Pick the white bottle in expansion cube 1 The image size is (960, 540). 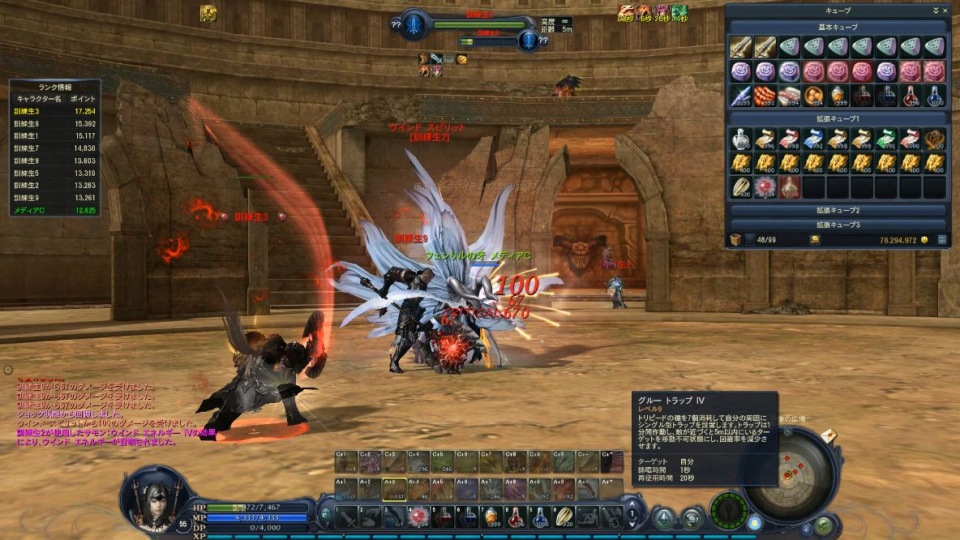(740, 138)
